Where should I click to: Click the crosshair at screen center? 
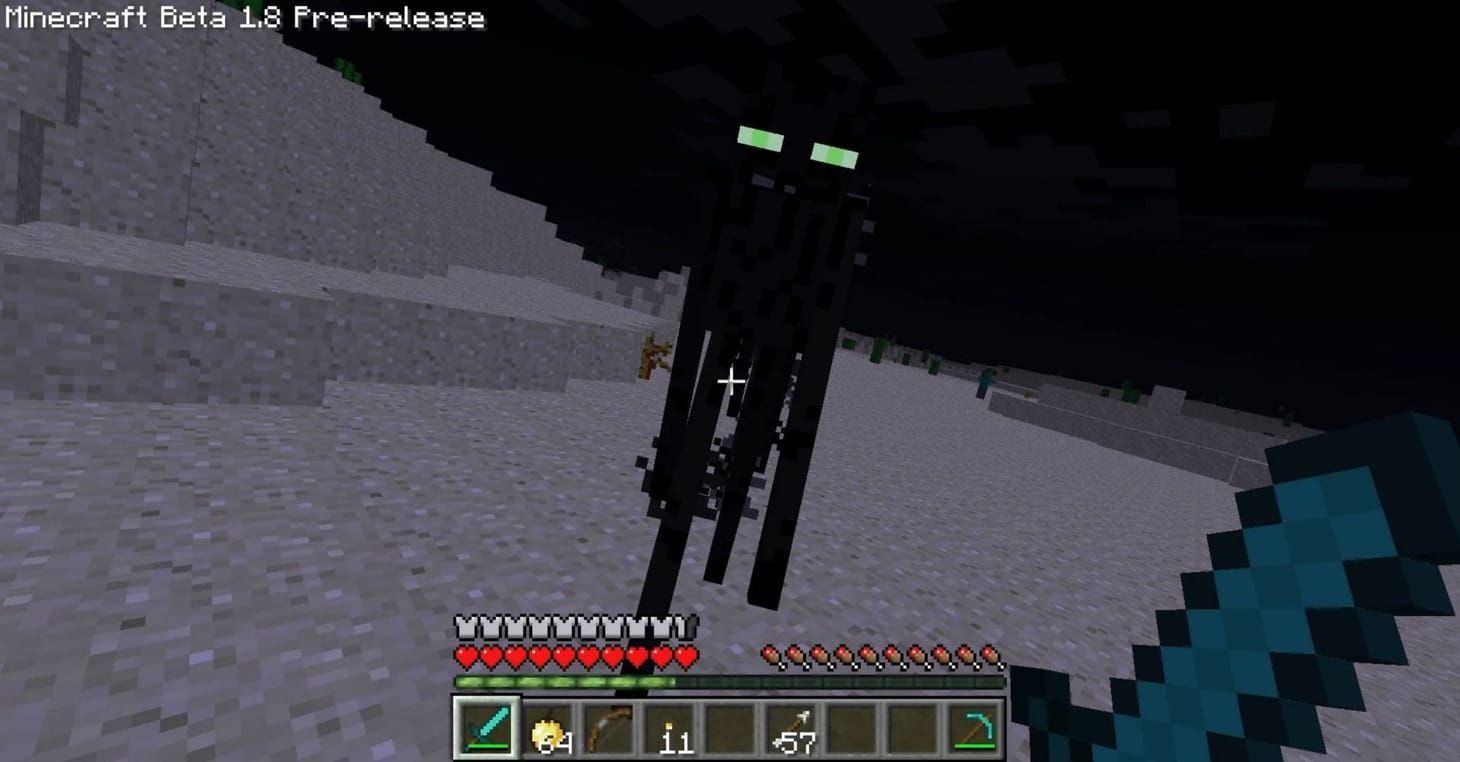tap(730, 381)
